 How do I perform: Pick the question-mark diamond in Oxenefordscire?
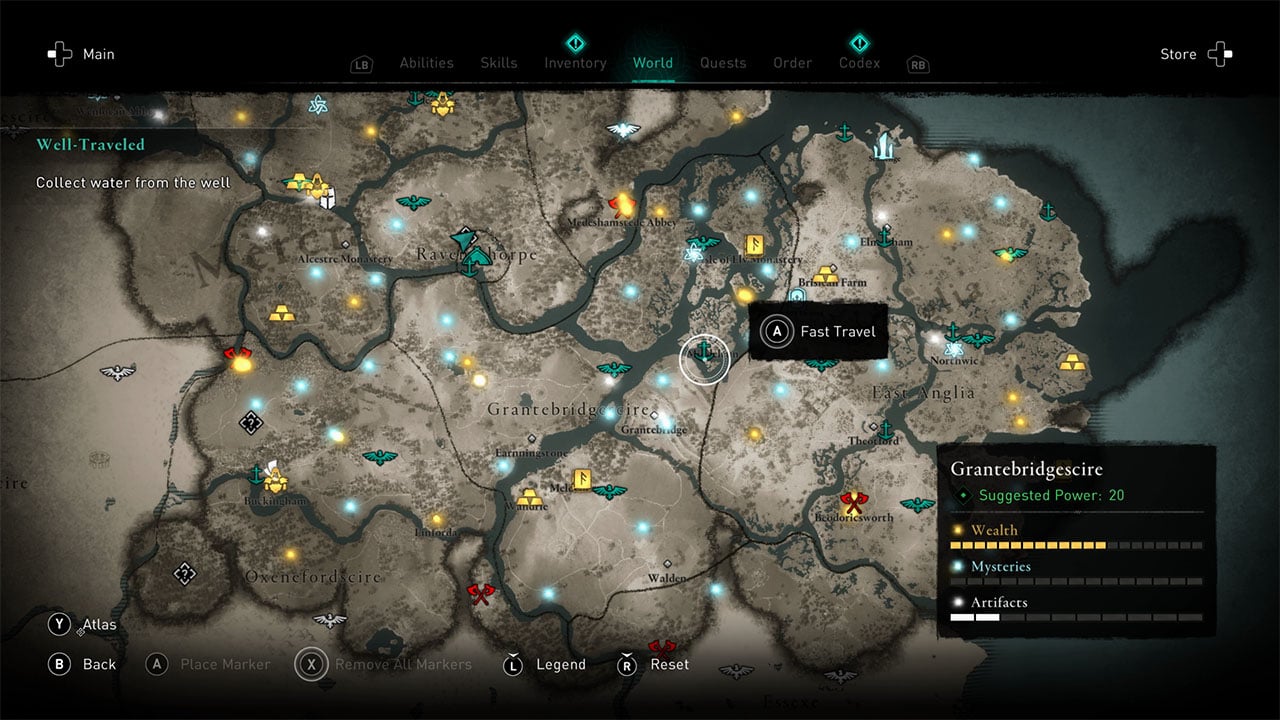tap(184, 574)
